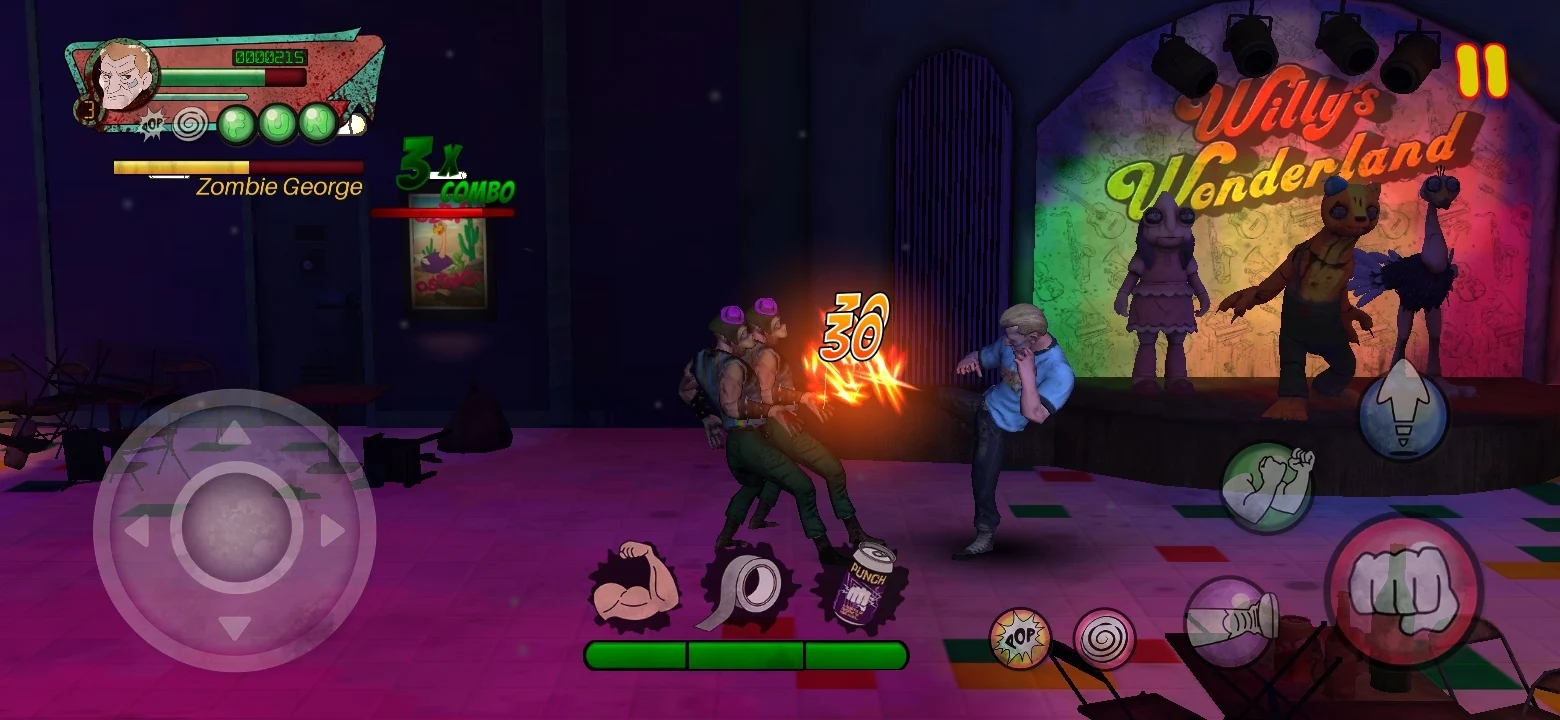Drink the Punch soda can item
The image size is (1560, 720).
(862, 590)
